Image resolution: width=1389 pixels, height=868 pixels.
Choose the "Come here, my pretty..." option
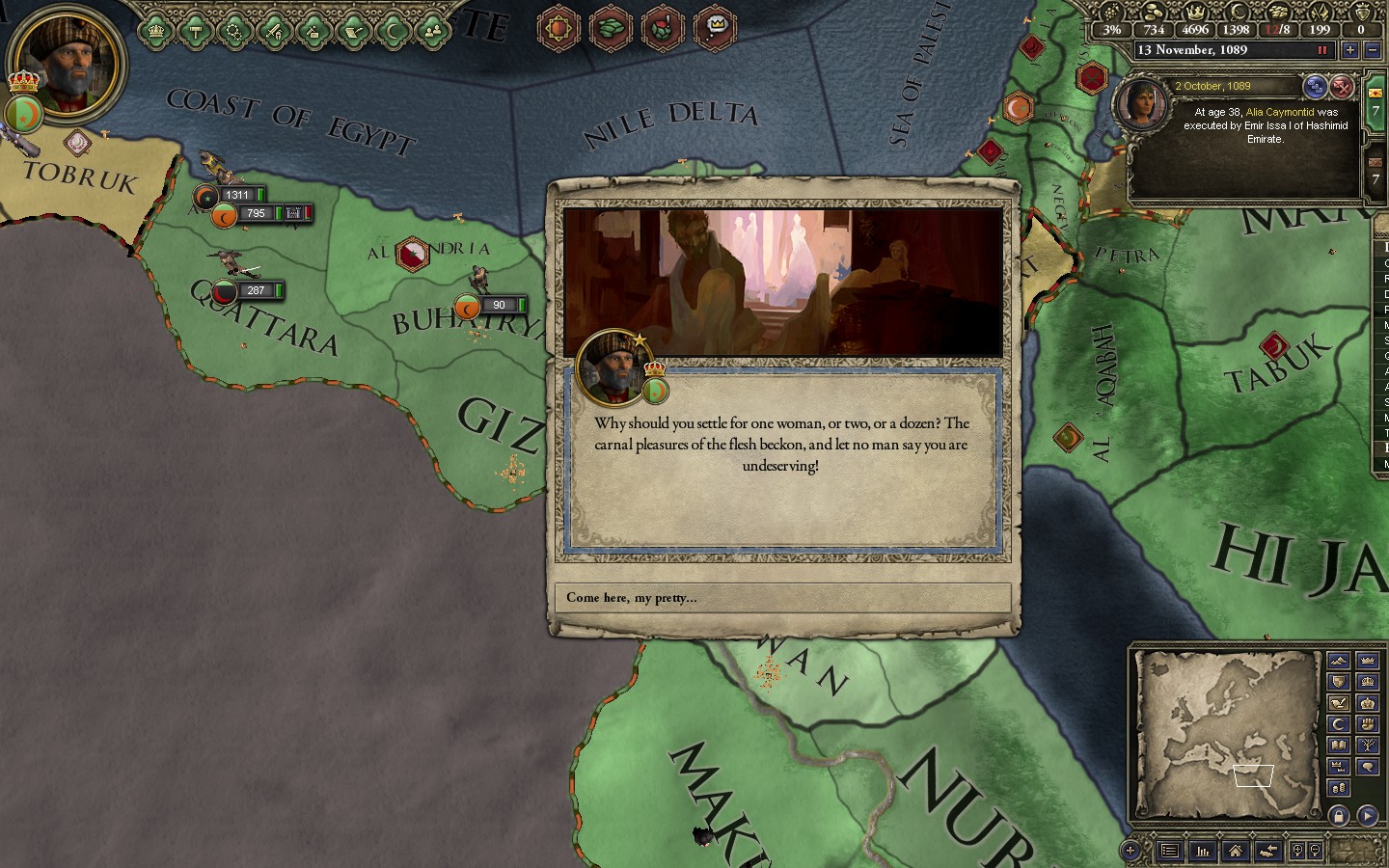tap(782, 598)
